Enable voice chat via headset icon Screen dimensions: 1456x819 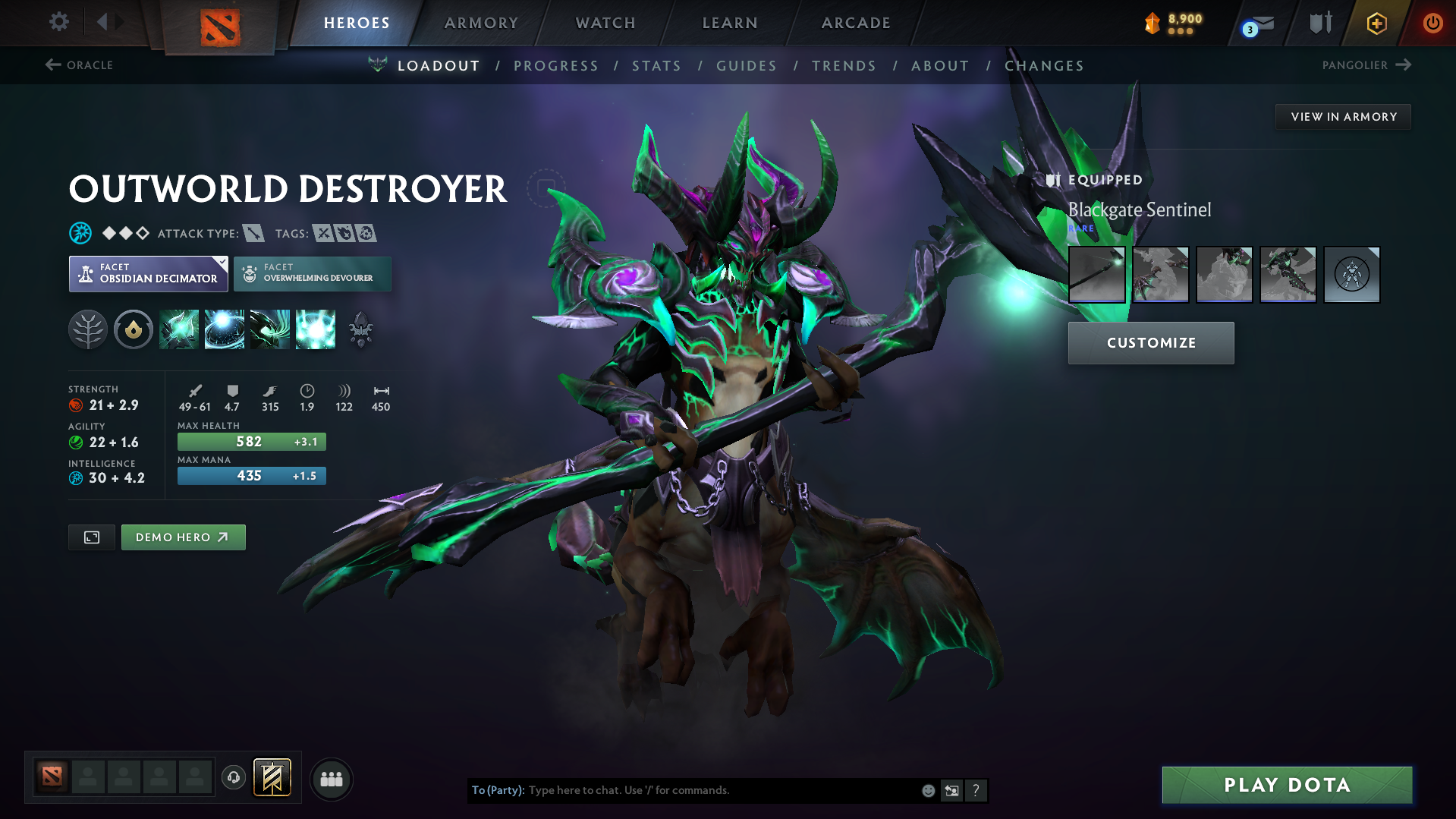(233, 778)
